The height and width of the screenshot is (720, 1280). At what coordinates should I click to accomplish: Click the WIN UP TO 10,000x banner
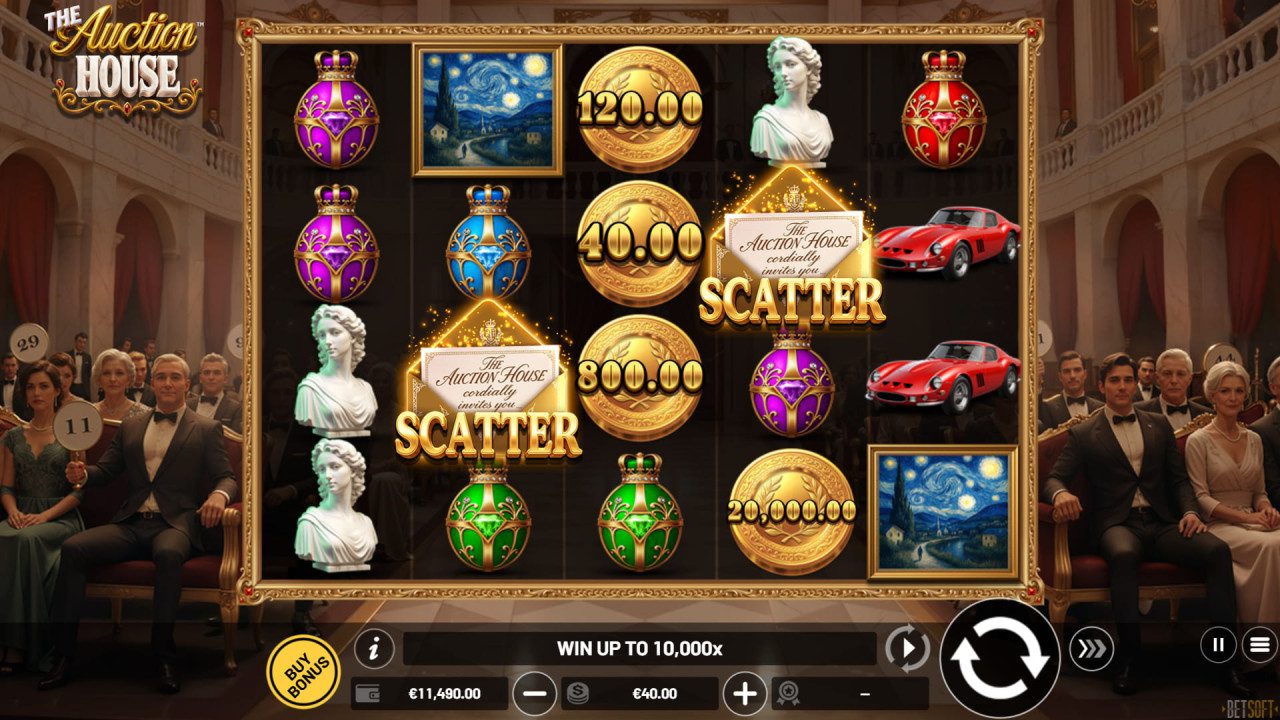[x=640, y=646]
